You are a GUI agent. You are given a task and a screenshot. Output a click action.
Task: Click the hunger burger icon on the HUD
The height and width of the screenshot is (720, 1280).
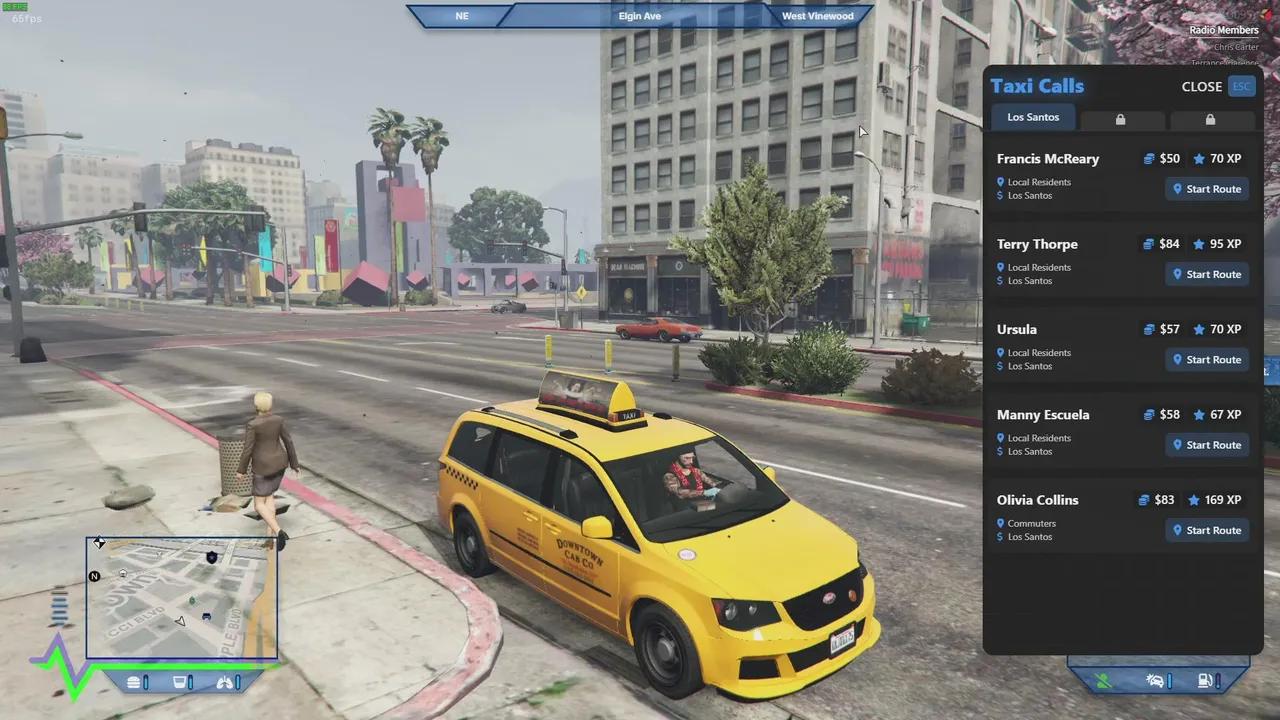[x=133, y=682]
